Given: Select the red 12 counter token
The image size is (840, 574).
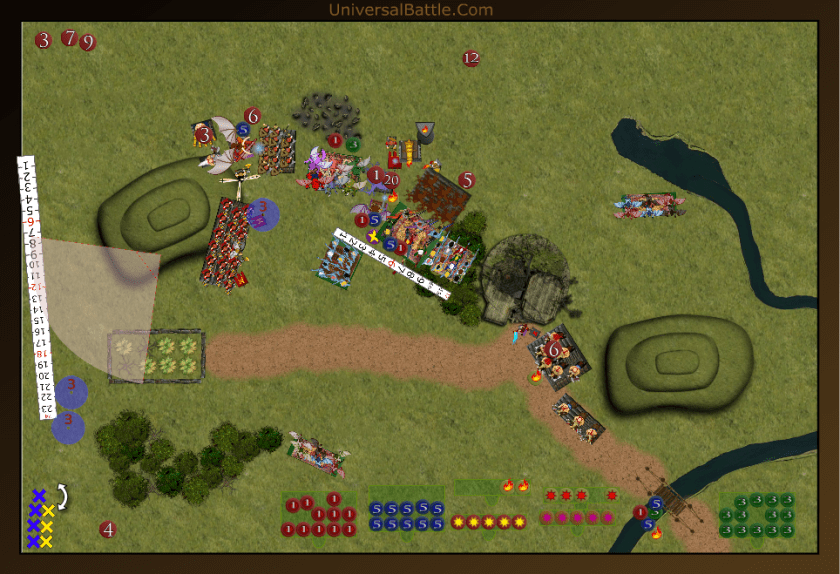Looking at the screenshot, I should tap(471, 59).
